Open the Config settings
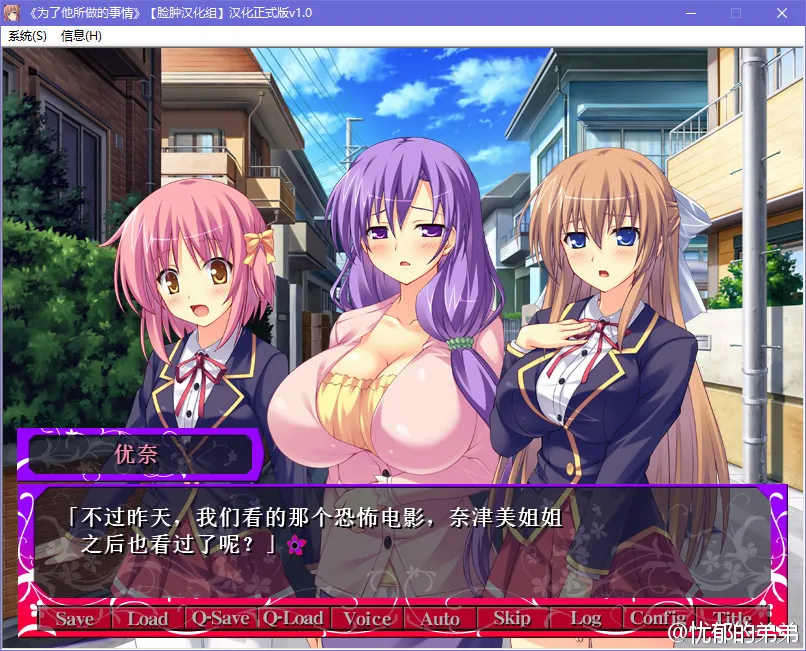 click(658, 619)
